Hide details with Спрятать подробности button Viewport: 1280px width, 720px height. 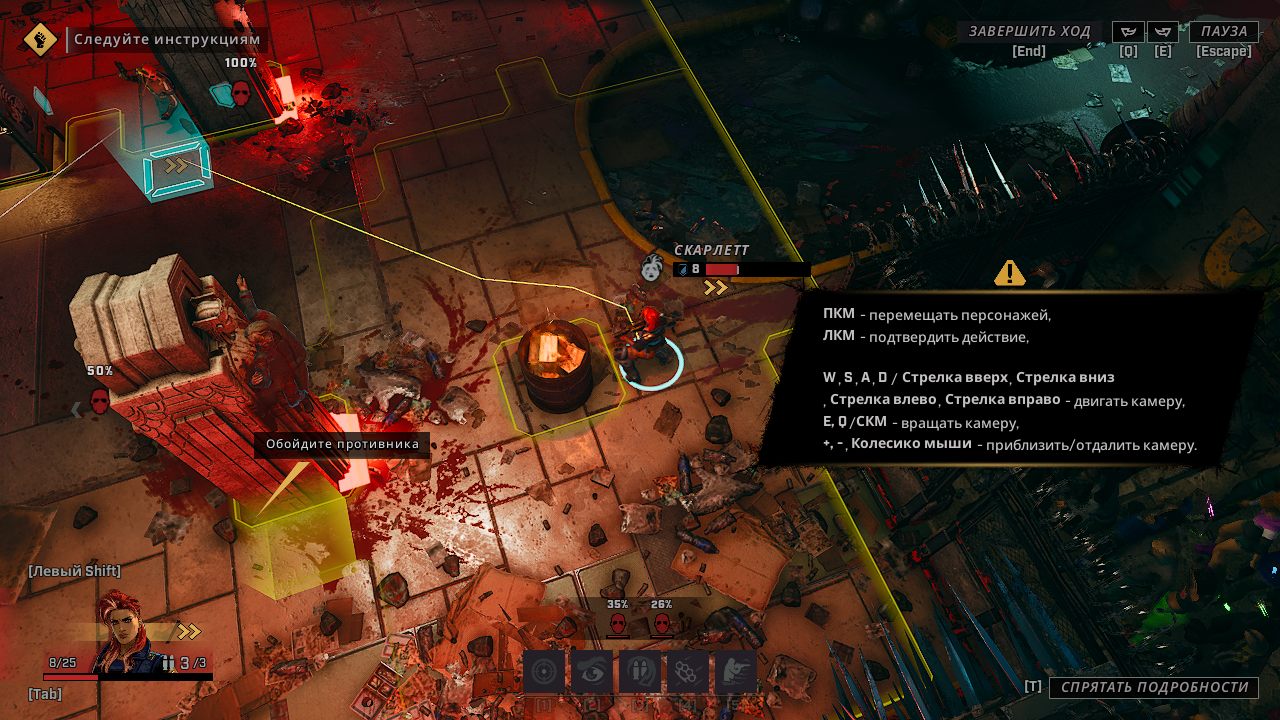[x=1152, y=687]
